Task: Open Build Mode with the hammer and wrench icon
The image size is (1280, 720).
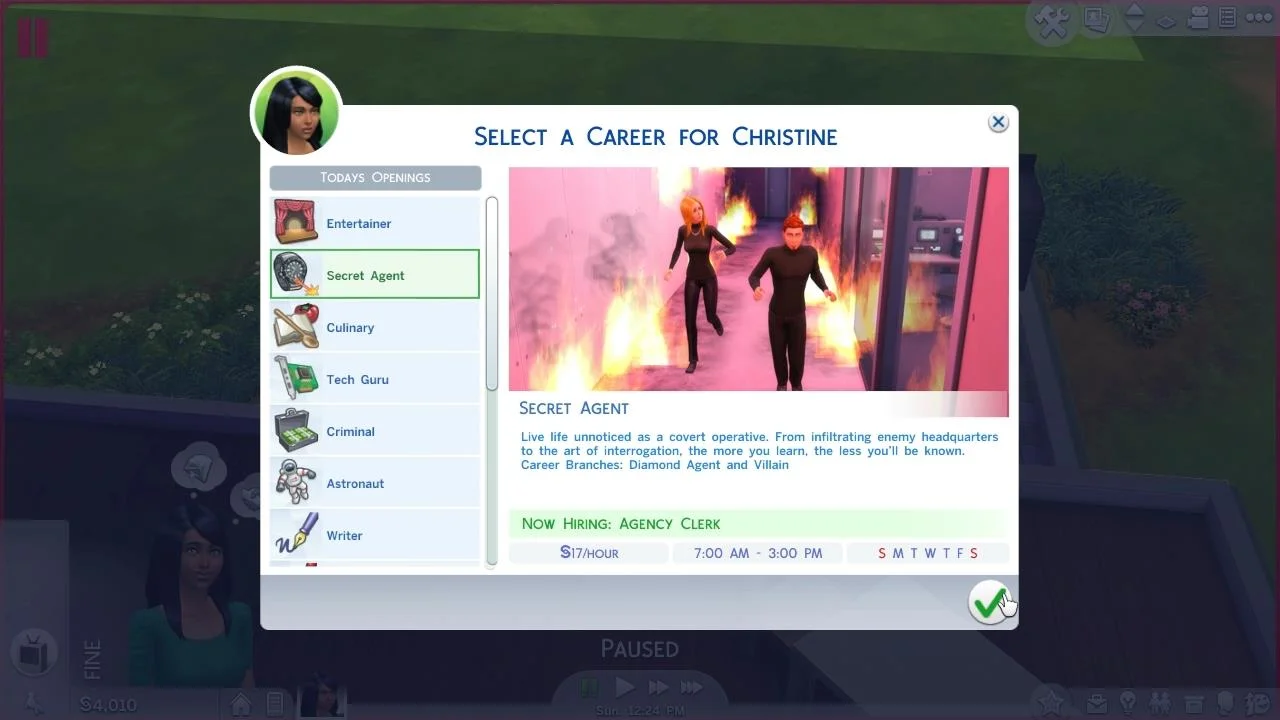Action: (1052, 18)
